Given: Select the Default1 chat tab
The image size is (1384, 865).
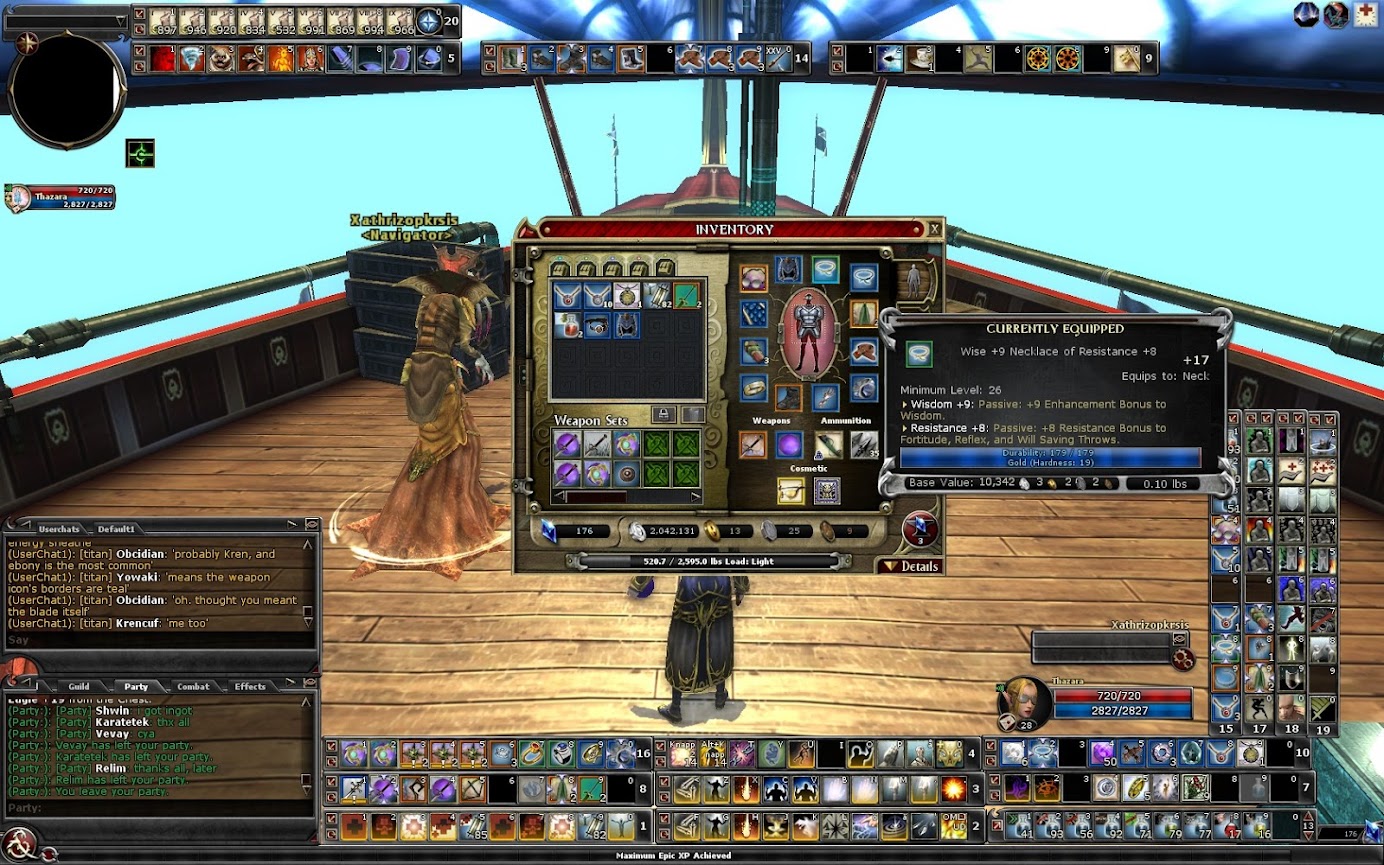Looking at the screenshot, I should tap(116, 528).
